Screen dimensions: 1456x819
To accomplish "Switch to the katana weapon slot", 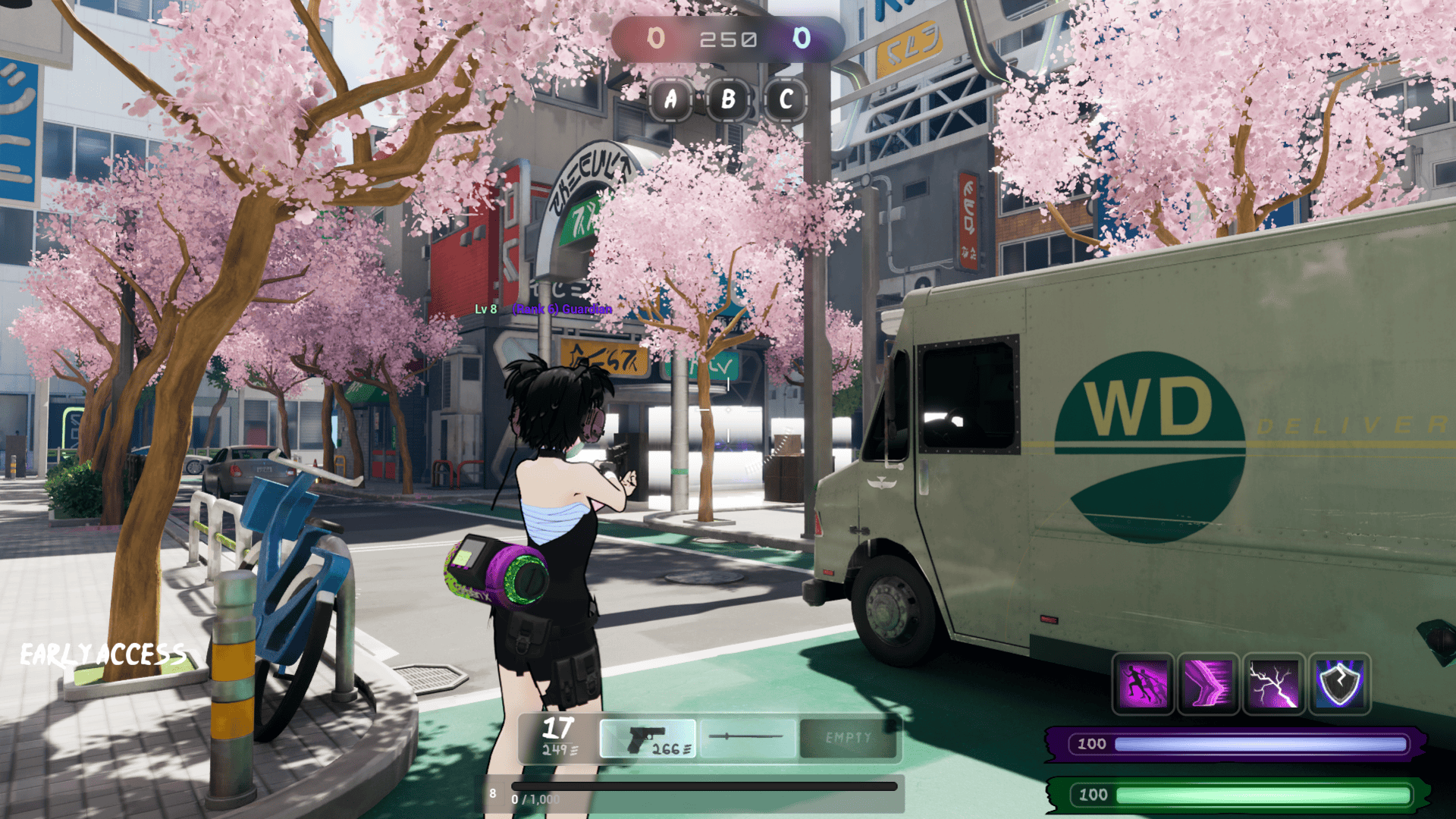I will coord(748,739).
